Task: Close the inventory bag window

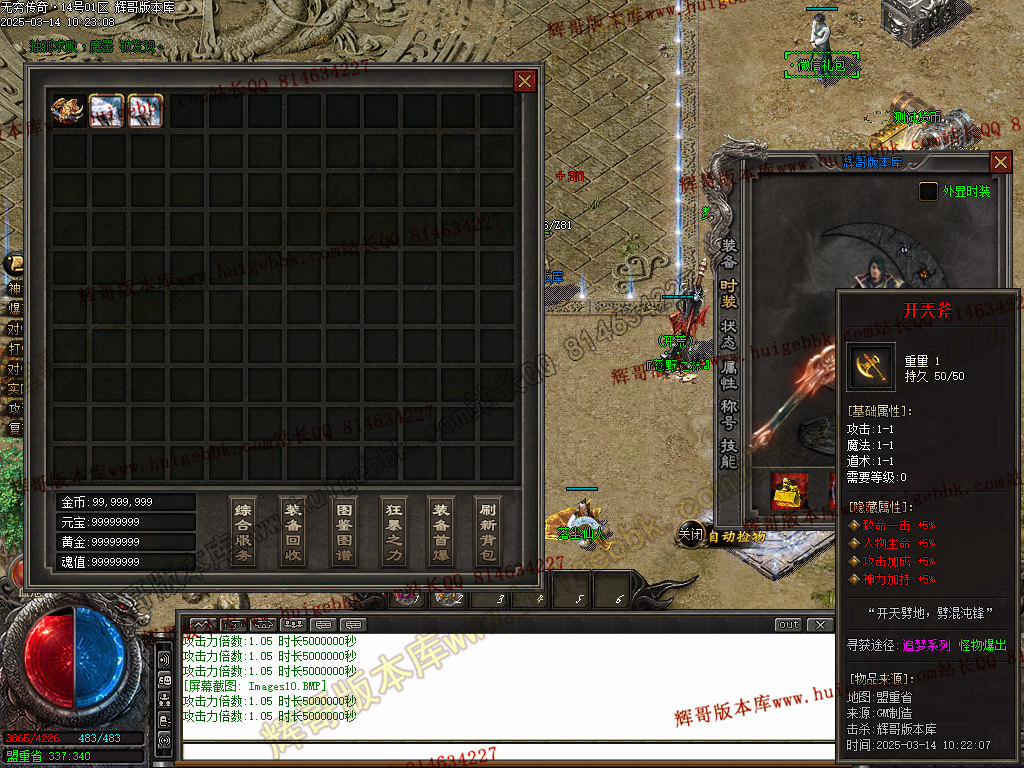Action: (x=525, y=81)
